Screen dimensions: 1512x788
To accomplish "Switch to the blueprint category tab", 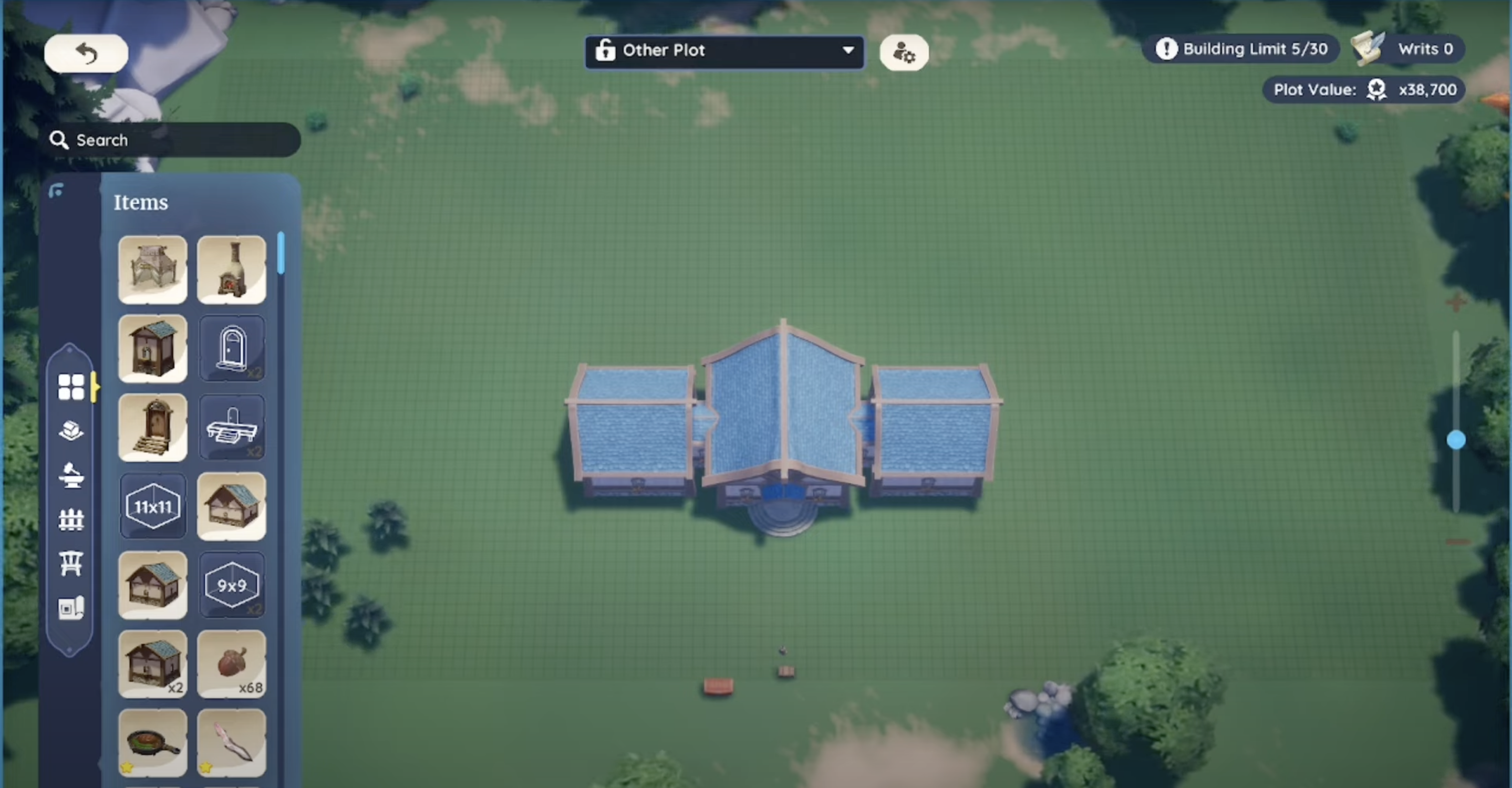I will tap(71, 608).
